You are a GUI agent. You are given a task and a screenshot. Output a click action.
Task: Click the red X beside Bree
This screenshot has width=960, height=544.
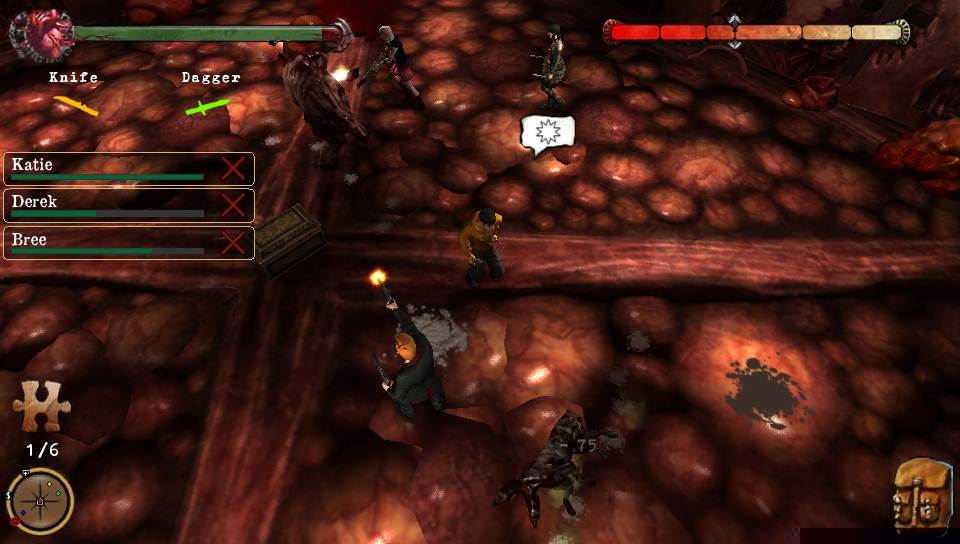tap(233, 243)
